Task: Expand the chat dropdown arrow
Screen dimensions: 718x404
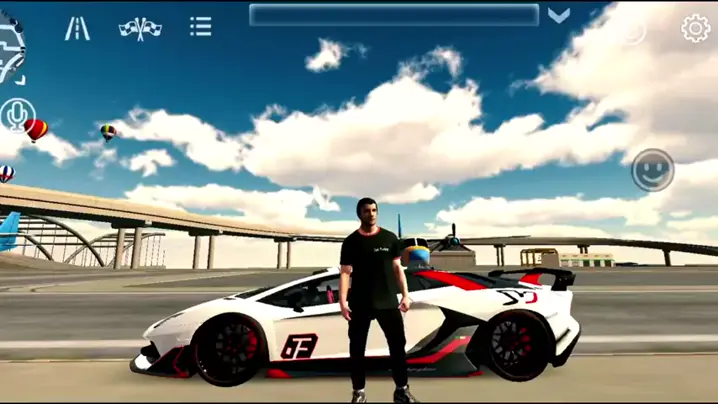Action: [x=559, y=15]
